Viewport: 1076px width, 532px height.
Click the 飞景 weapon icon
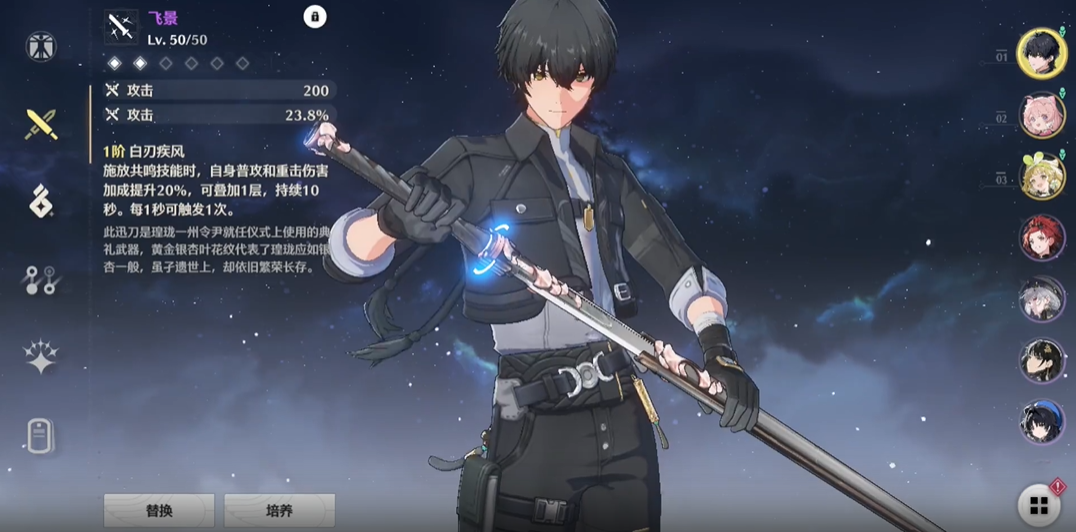[122, 27]
